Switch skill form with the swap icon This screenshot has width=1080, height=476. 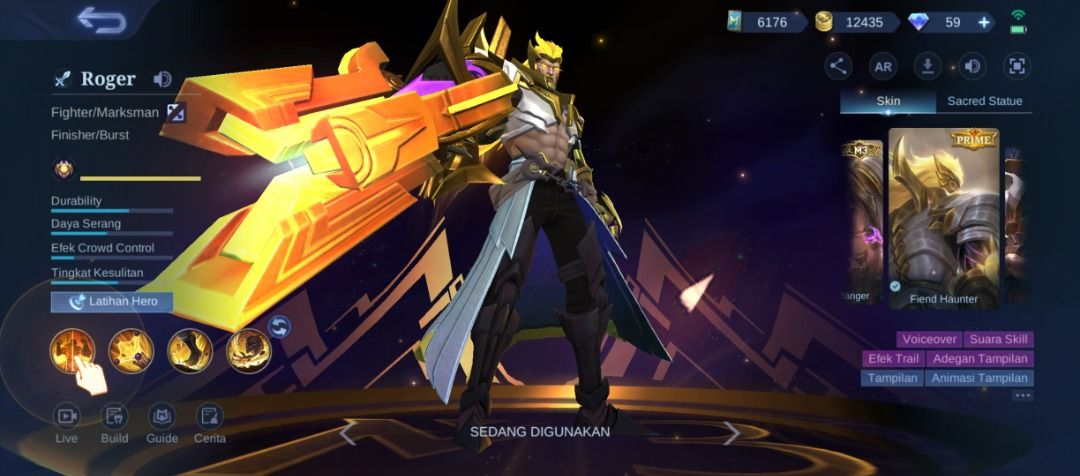[280, 326]
